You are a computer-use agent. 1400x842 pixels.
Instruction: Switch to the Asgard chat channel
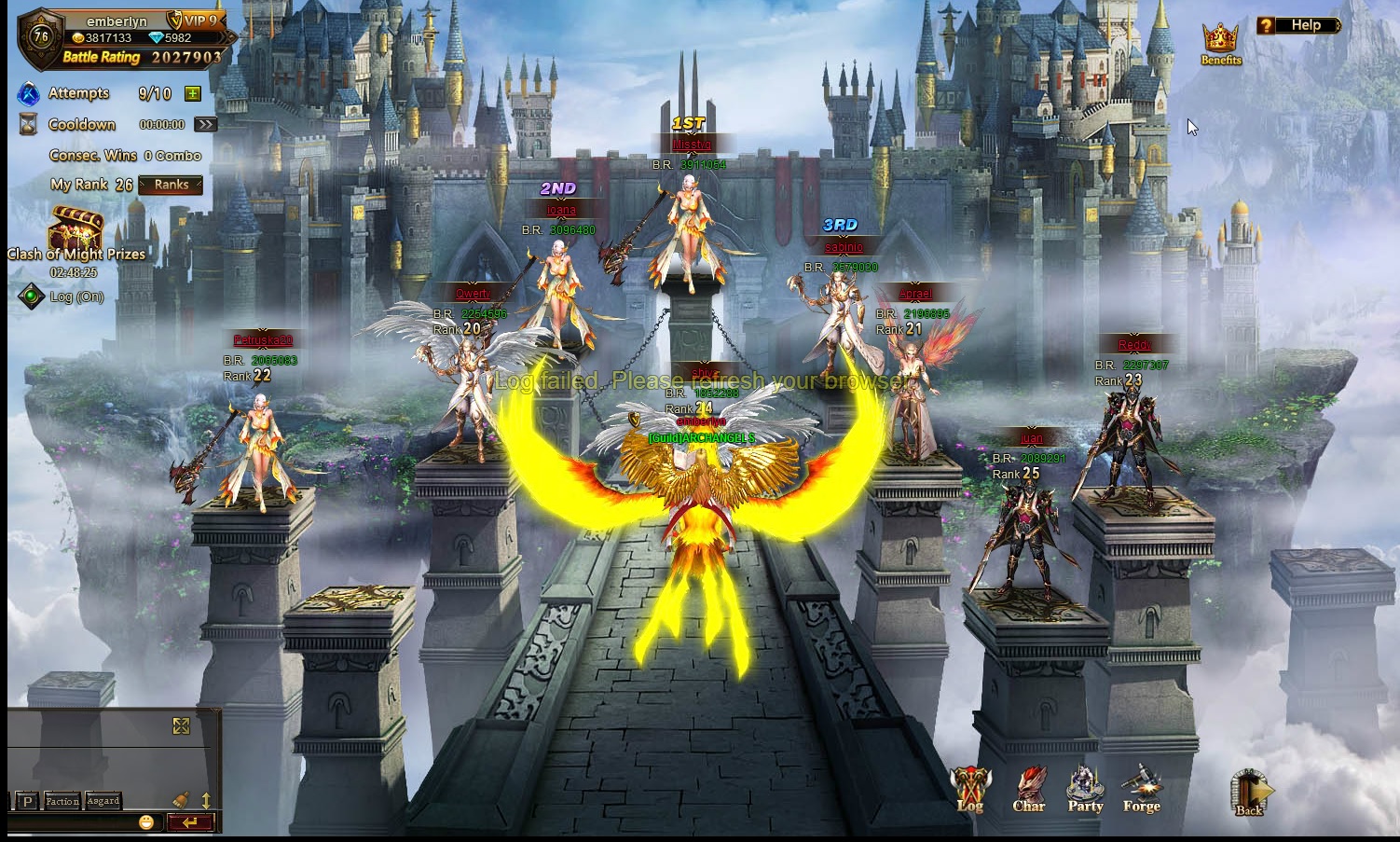pyautogui.click(x=103, y=801)
